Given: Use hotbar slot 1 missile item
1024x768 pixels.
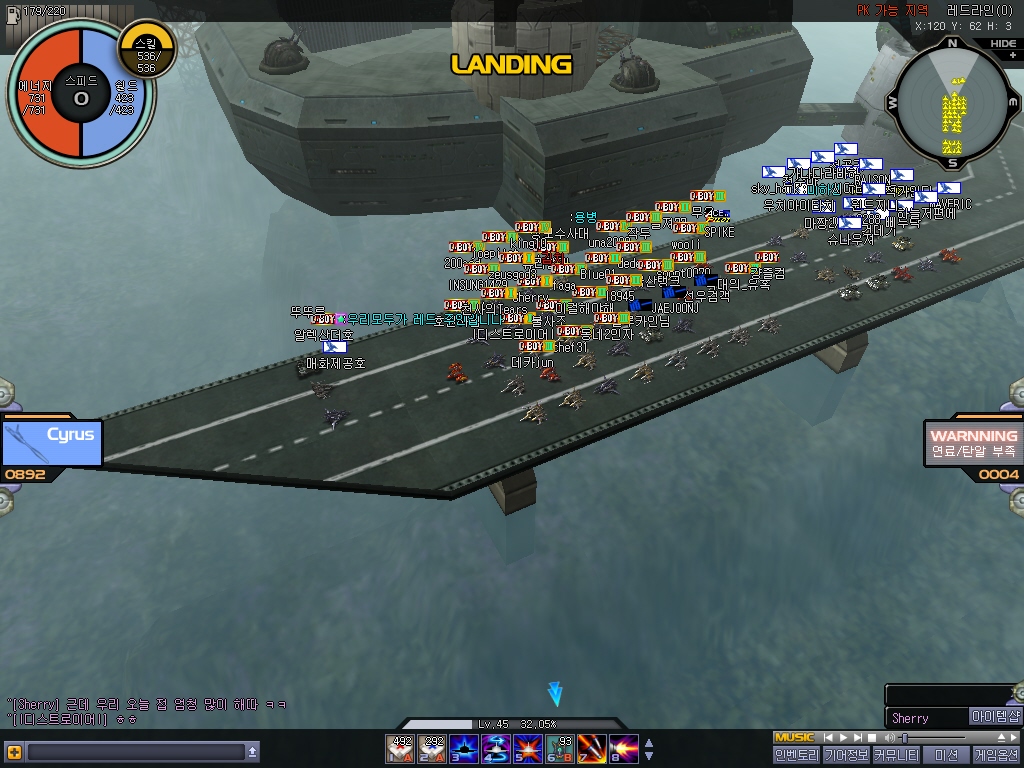Looking at the screenshot, I should [x=402, y=748].
